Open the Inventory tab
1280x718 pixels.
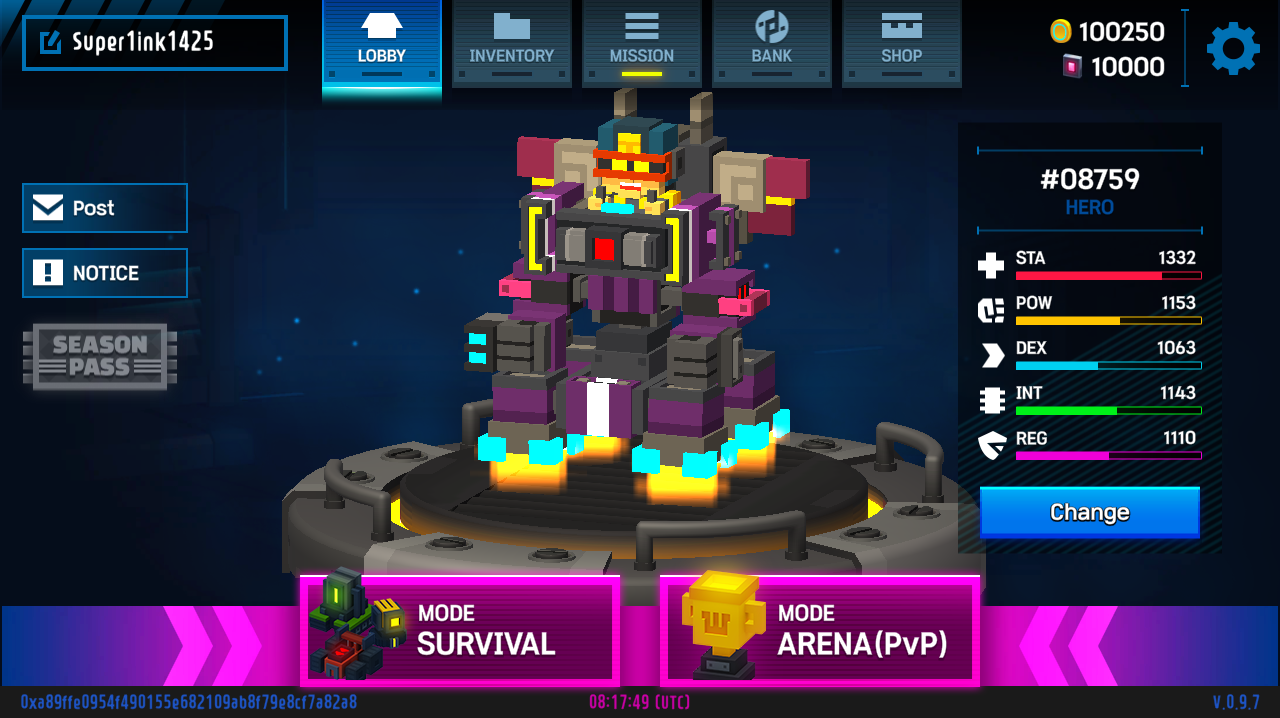coord(511,43)
